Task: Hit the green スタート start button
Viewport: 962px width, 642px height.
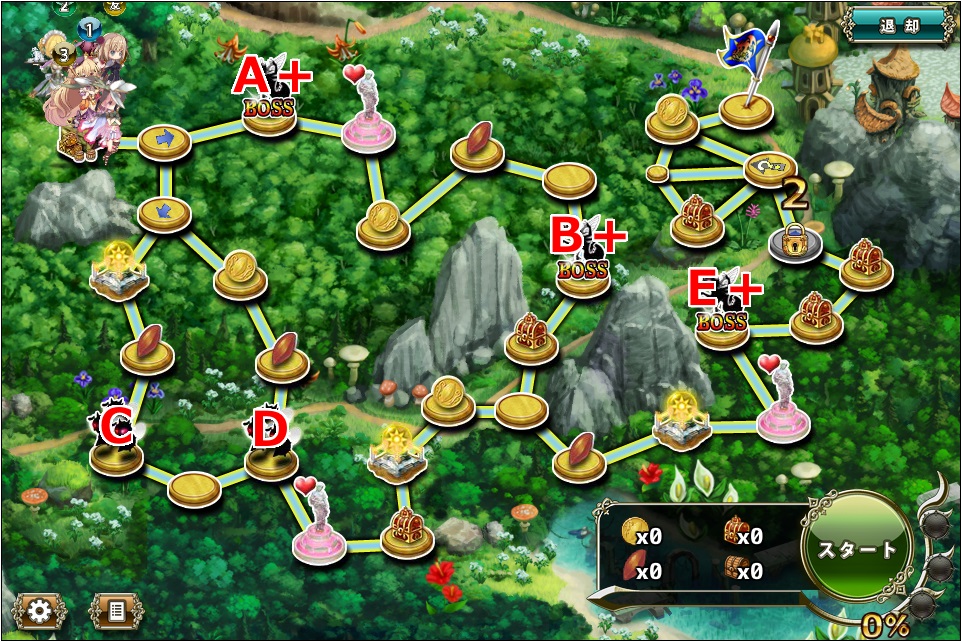Action: pos(859,550)
